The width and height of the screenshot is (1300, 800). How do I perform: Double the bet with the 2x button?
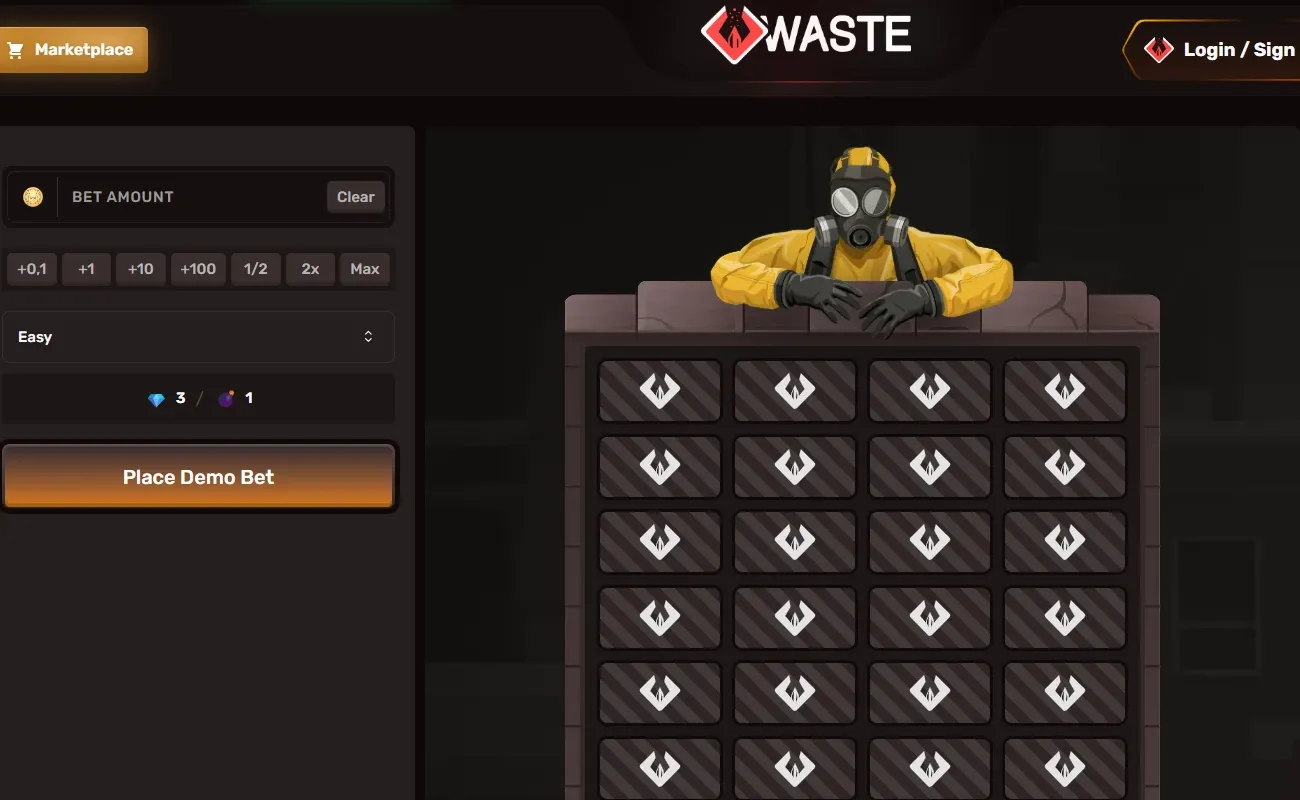click(310, 269)
